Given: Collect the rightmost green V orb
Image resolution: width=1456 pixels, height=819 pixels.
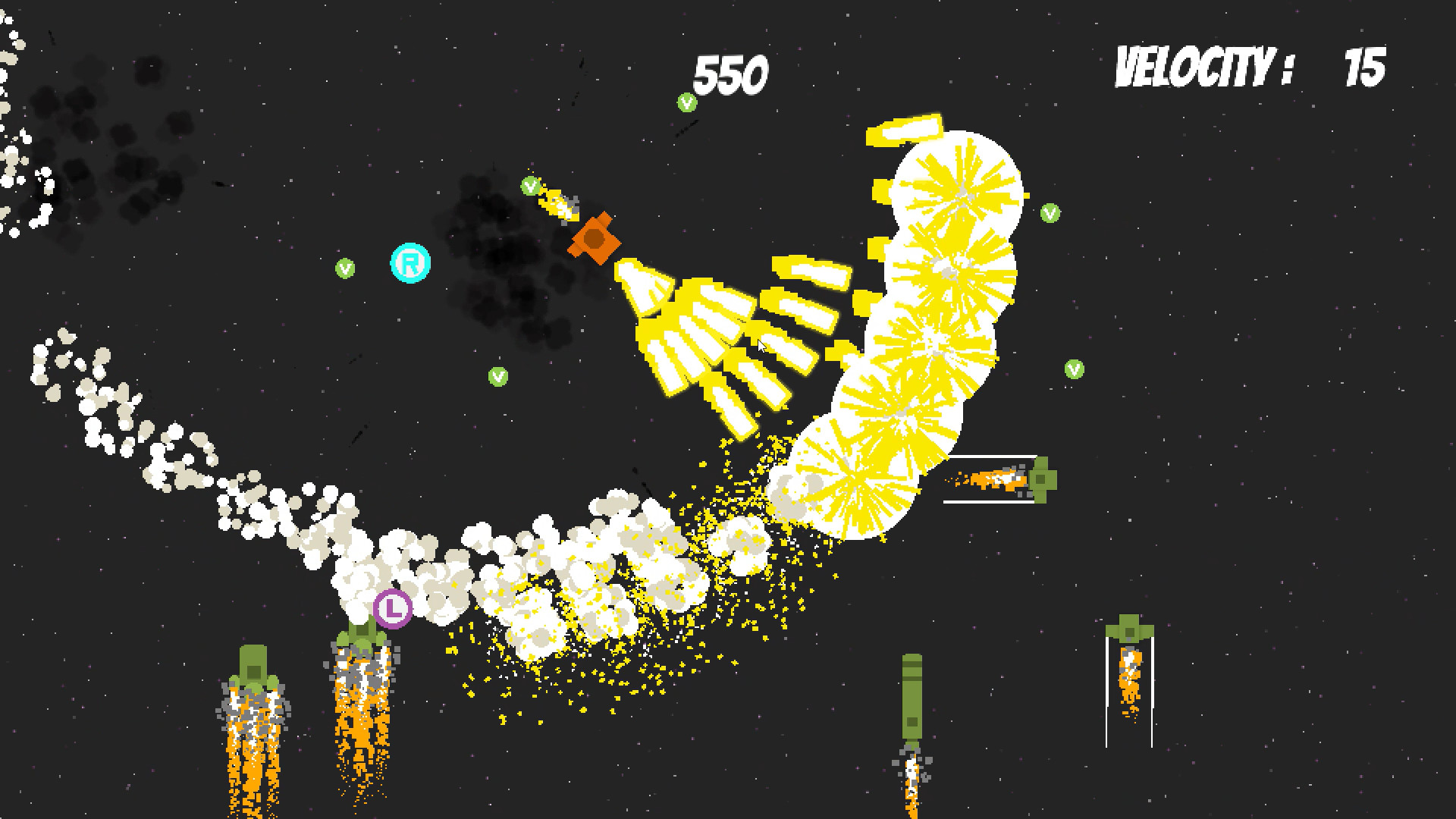Looking at the screenshot, I should click(x=1074, y=369).
